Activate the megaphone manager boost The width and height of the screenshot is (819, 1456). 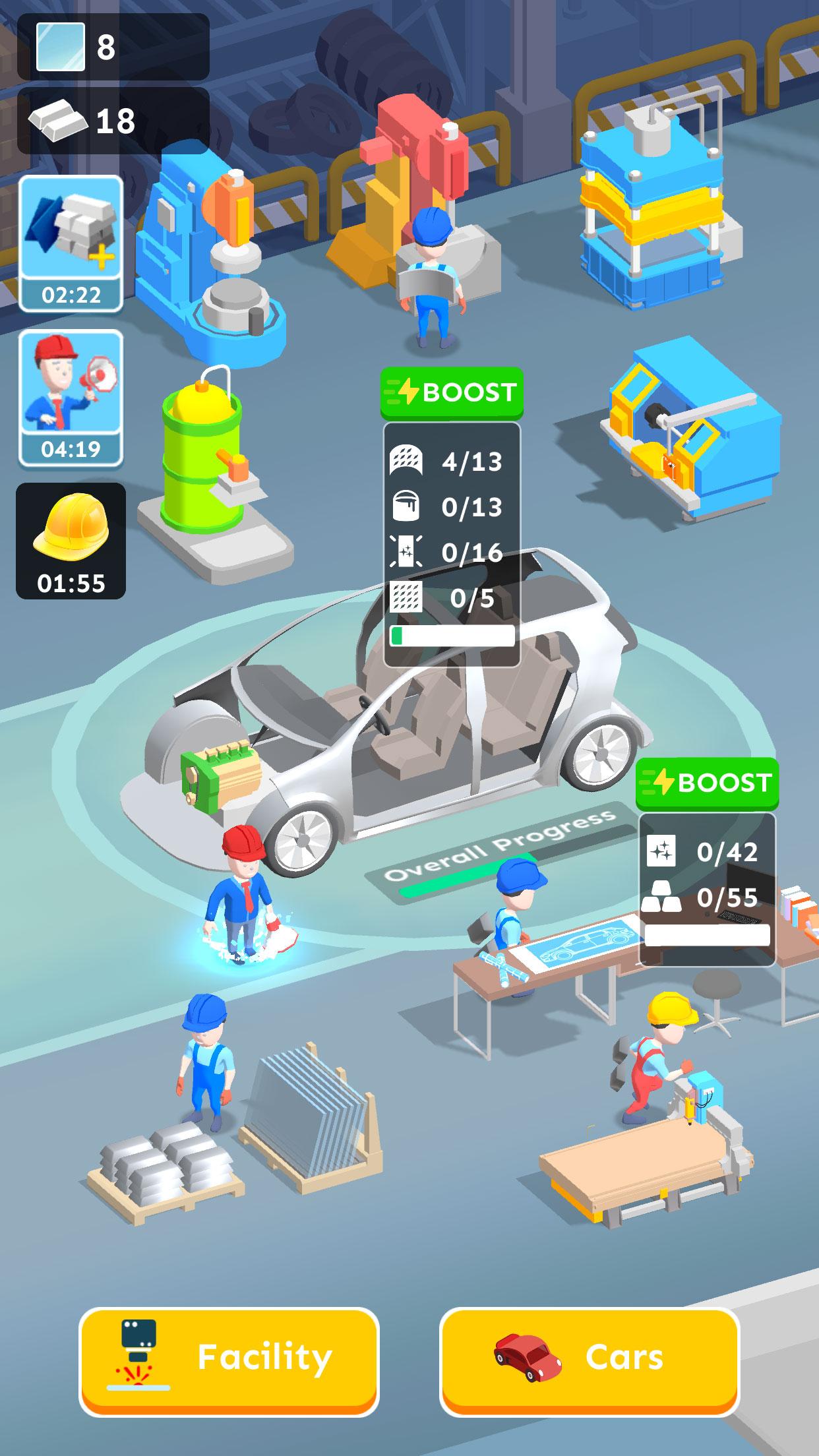[x=71, y=397]
